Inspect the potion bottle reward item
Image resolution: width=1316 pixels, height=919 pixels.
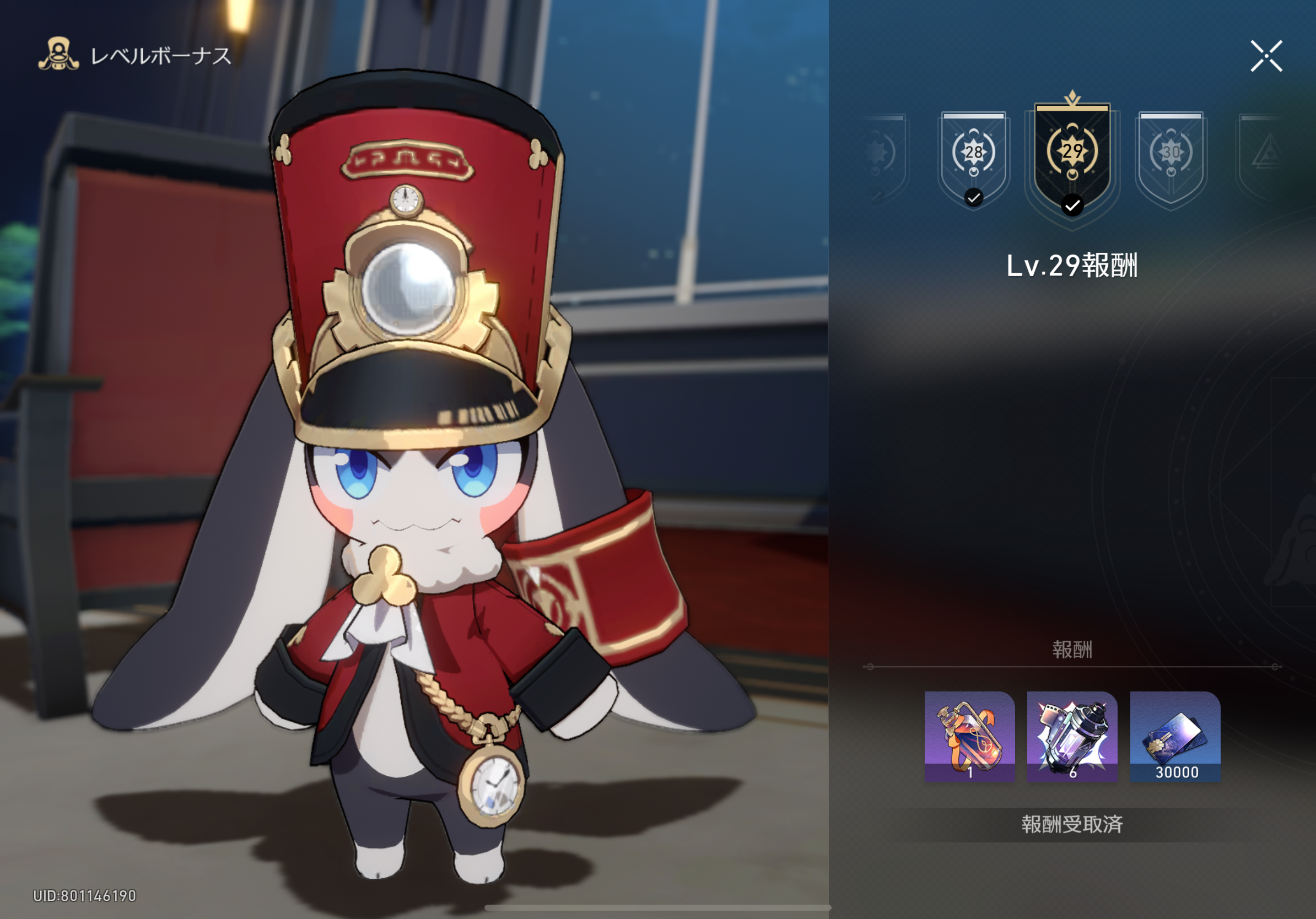pyautogui.click(x=969, y=736)
